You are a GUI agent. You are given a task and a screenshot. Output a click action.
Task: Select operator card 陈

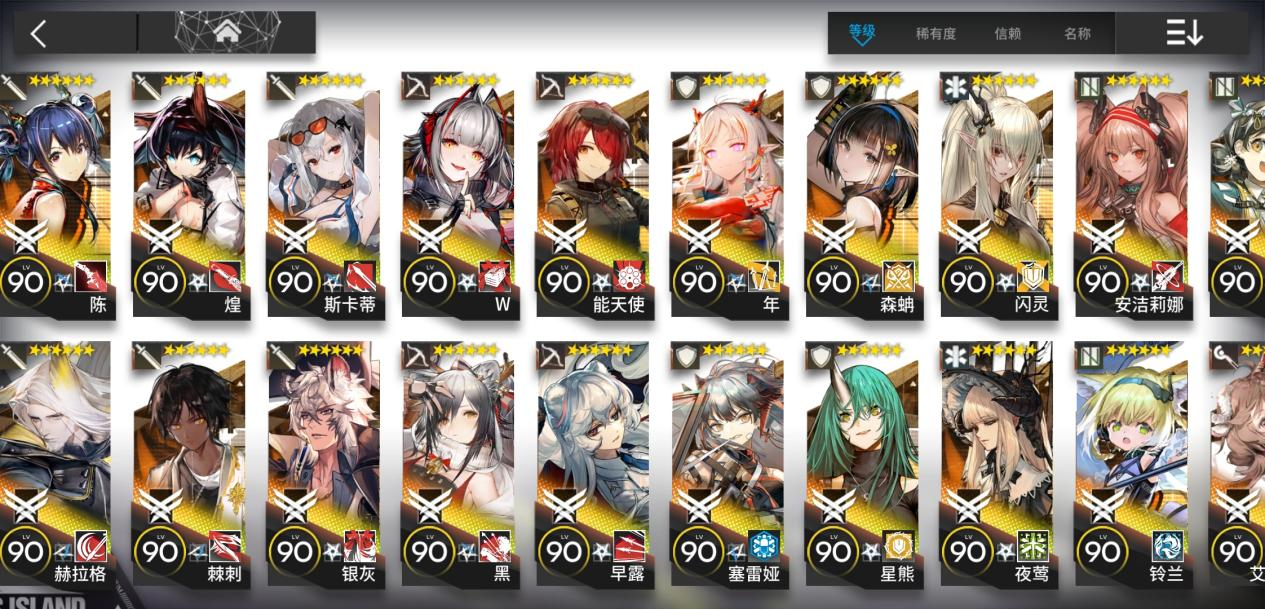(x=56, y=190)
